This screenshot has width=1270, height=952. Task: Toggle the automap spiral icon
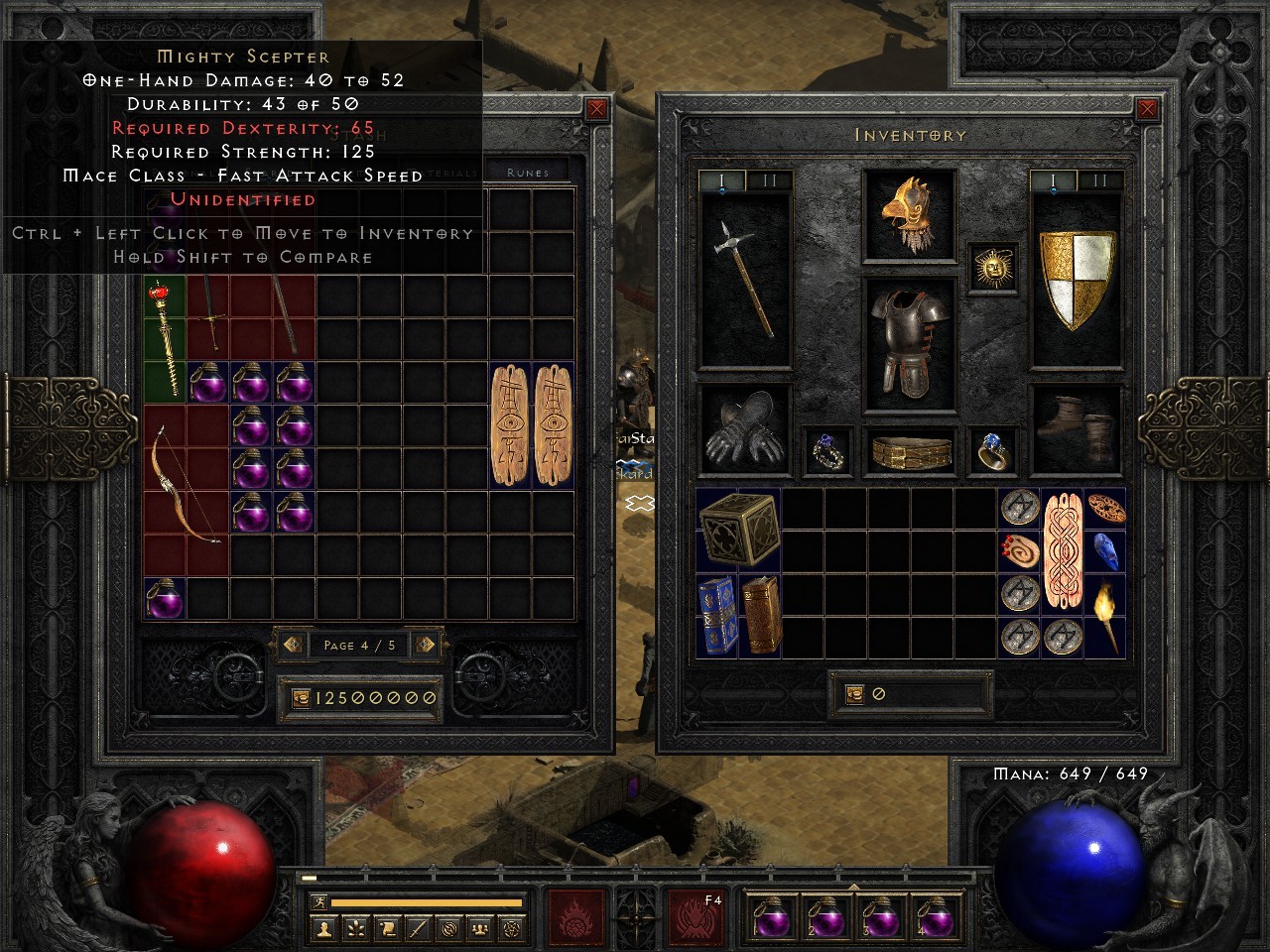point(448,927)
